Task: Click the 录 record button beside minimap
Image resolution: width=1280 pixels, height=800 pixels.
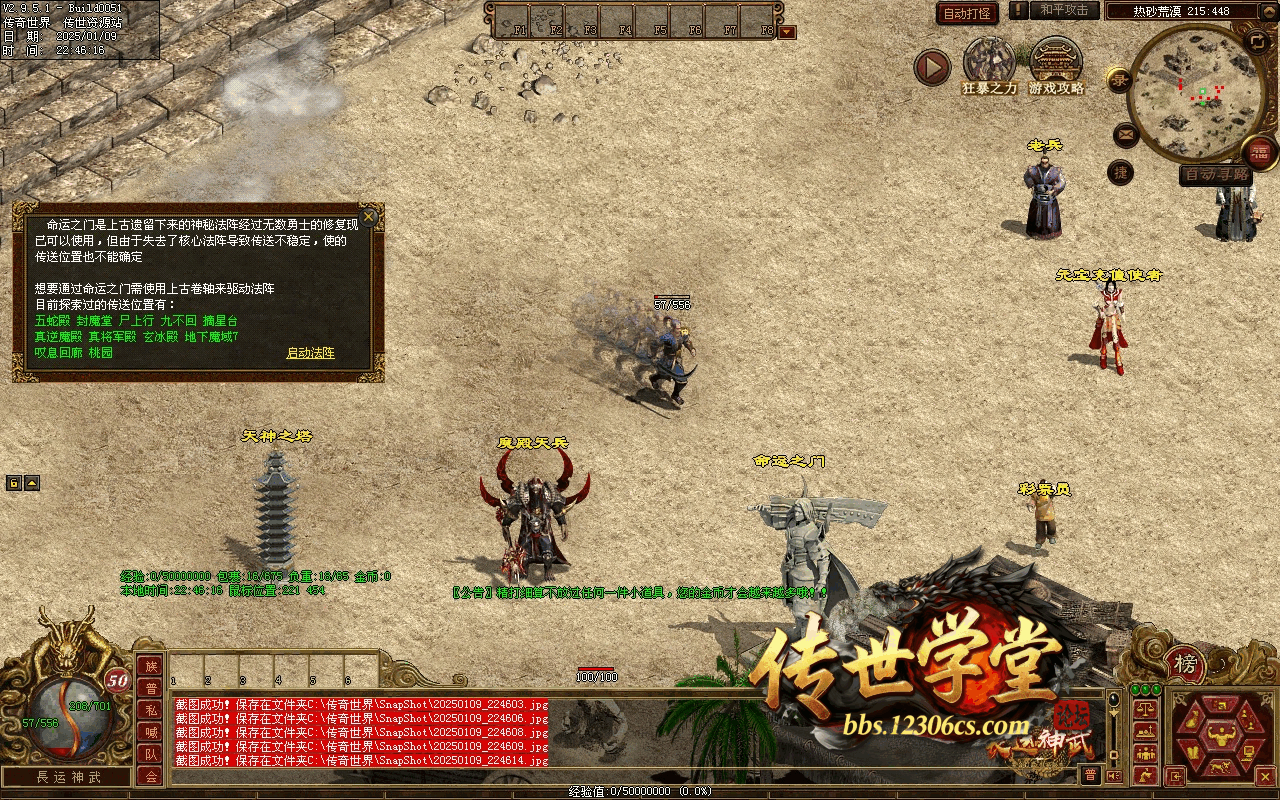Action: (x=1119, y=79)
